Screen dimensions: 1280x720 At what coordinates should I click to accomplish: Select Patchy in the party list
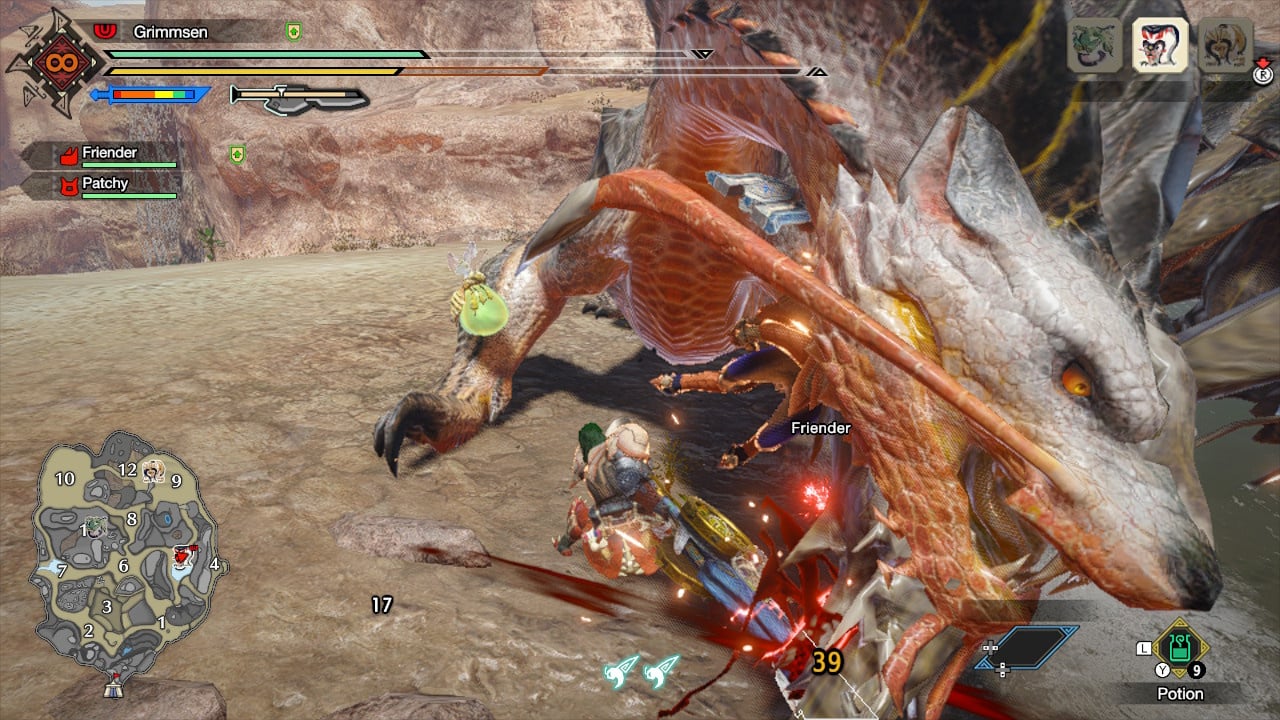pos(104,185)
